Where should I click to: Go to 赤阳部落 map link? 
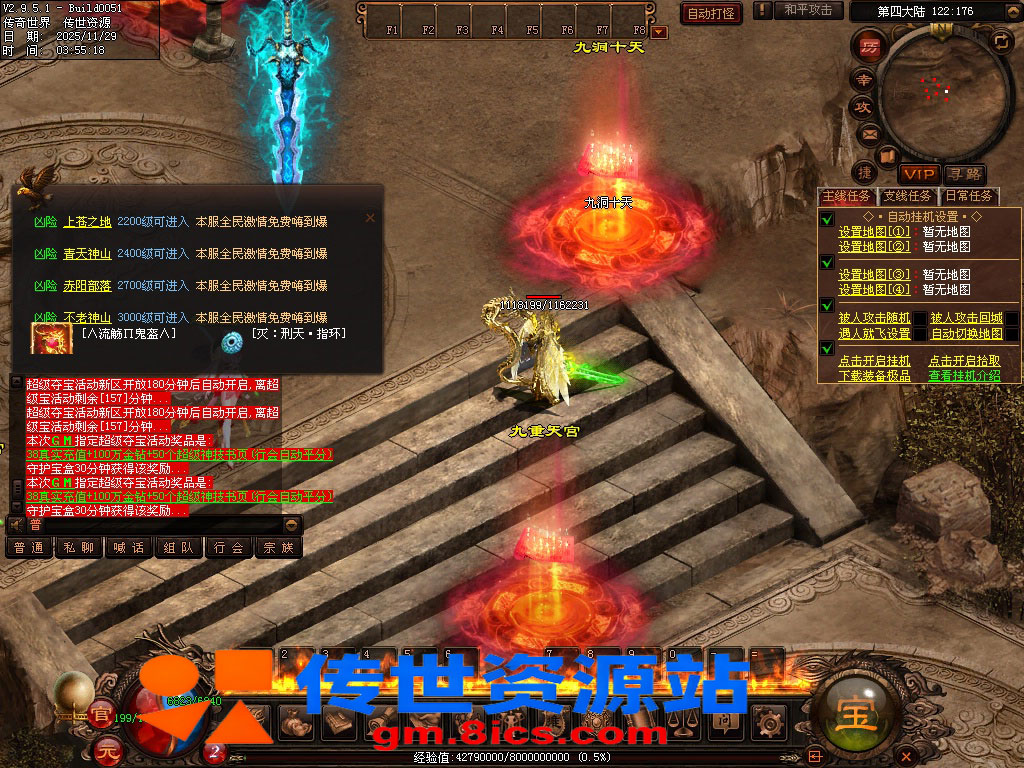click(x=87, y=286)
